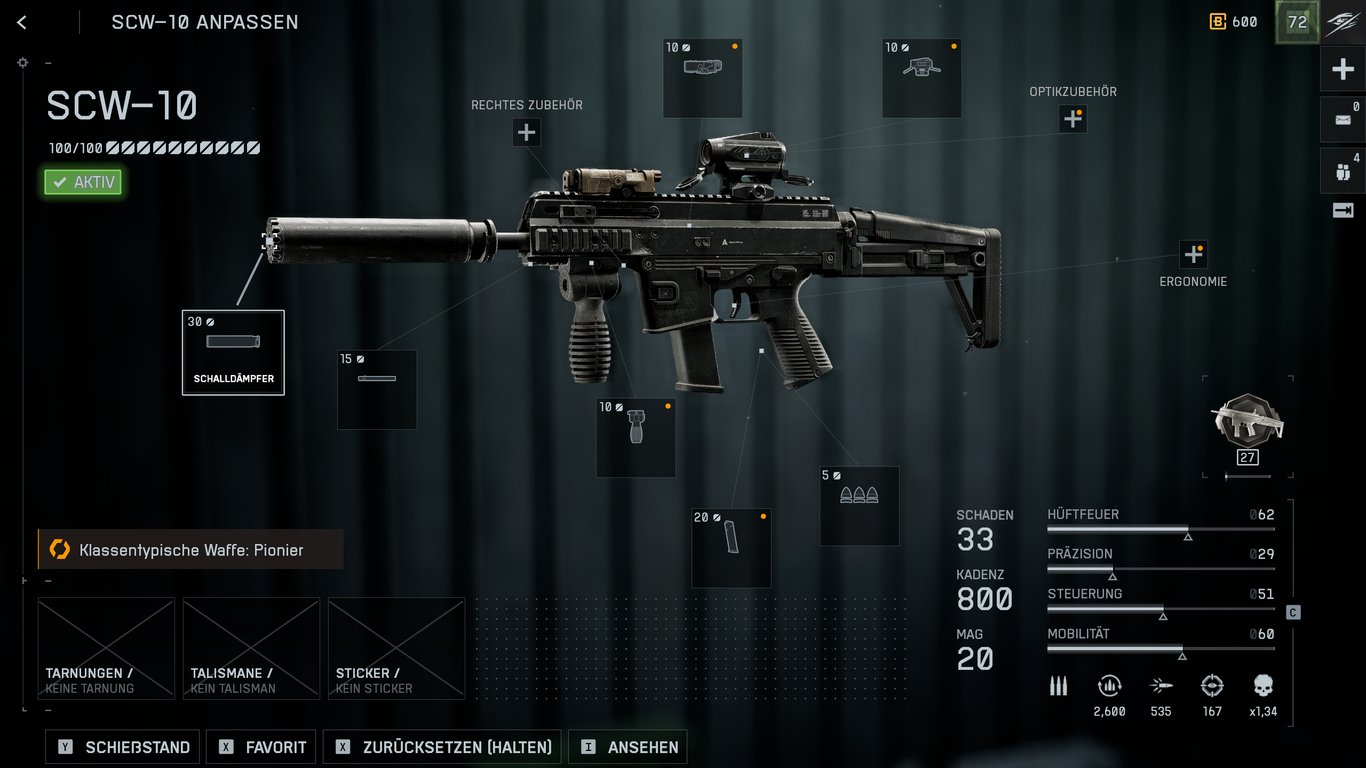The height and width of the screenshot is (768, 1366).
Task: Select the optic sight attachment slot
Action: [921, 78]
